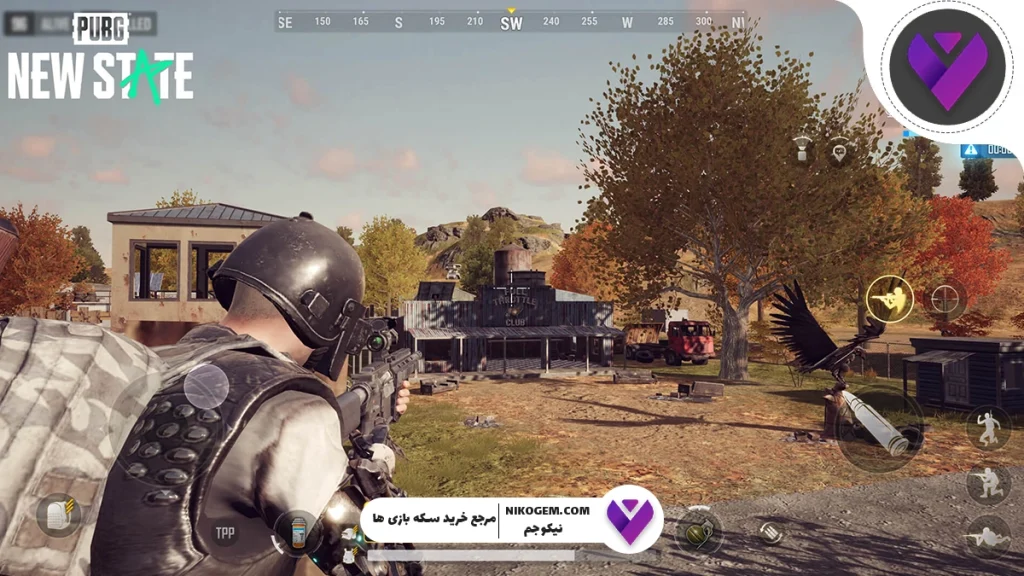
Task: Click the NIKOGEM.COM banner link
Action: pyautogui.click(x=556, y=510)
